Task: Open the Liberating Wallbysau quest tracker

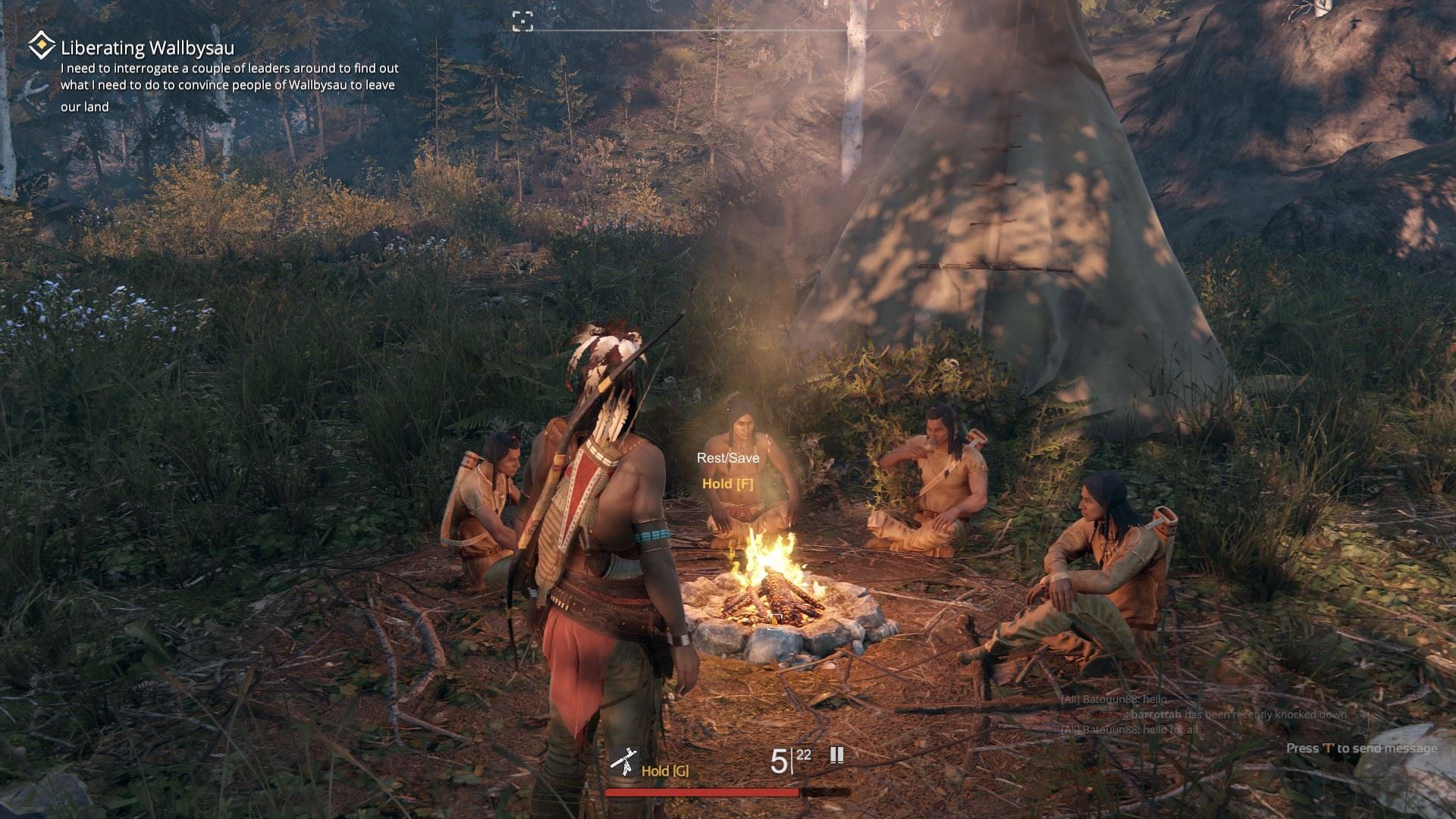Action: (148, 48)
